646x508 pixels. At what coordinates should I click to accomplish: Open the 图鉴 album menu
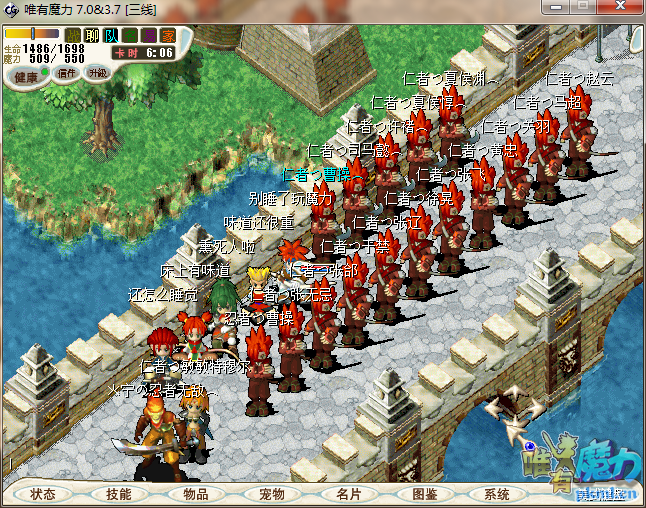coord(424,494)
